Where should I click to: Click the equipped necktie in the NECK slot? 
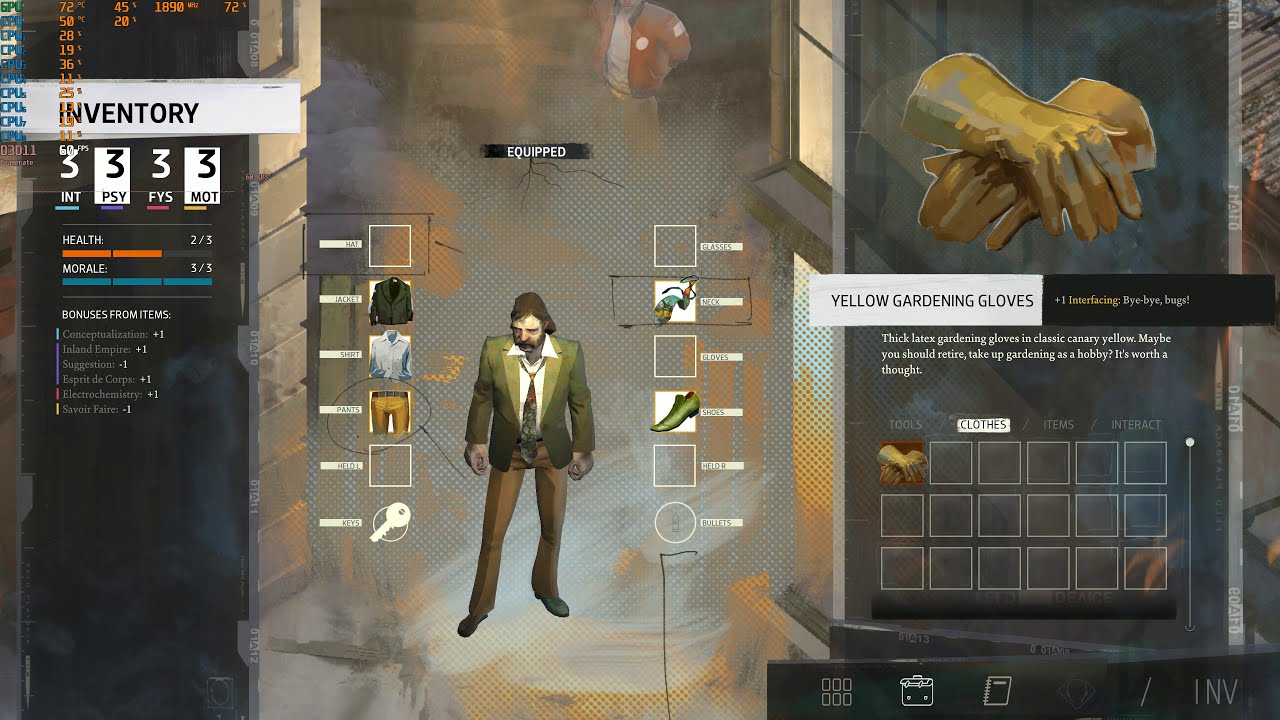(x=674, y=300)
